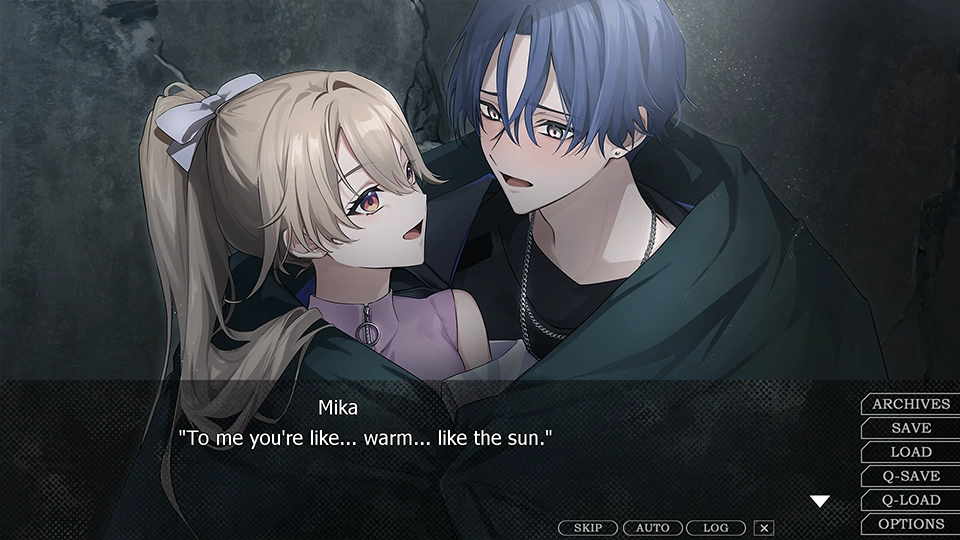Advance dialogue with the white arrow
This screenshot has width=960, height=540.
pos(820,501)
